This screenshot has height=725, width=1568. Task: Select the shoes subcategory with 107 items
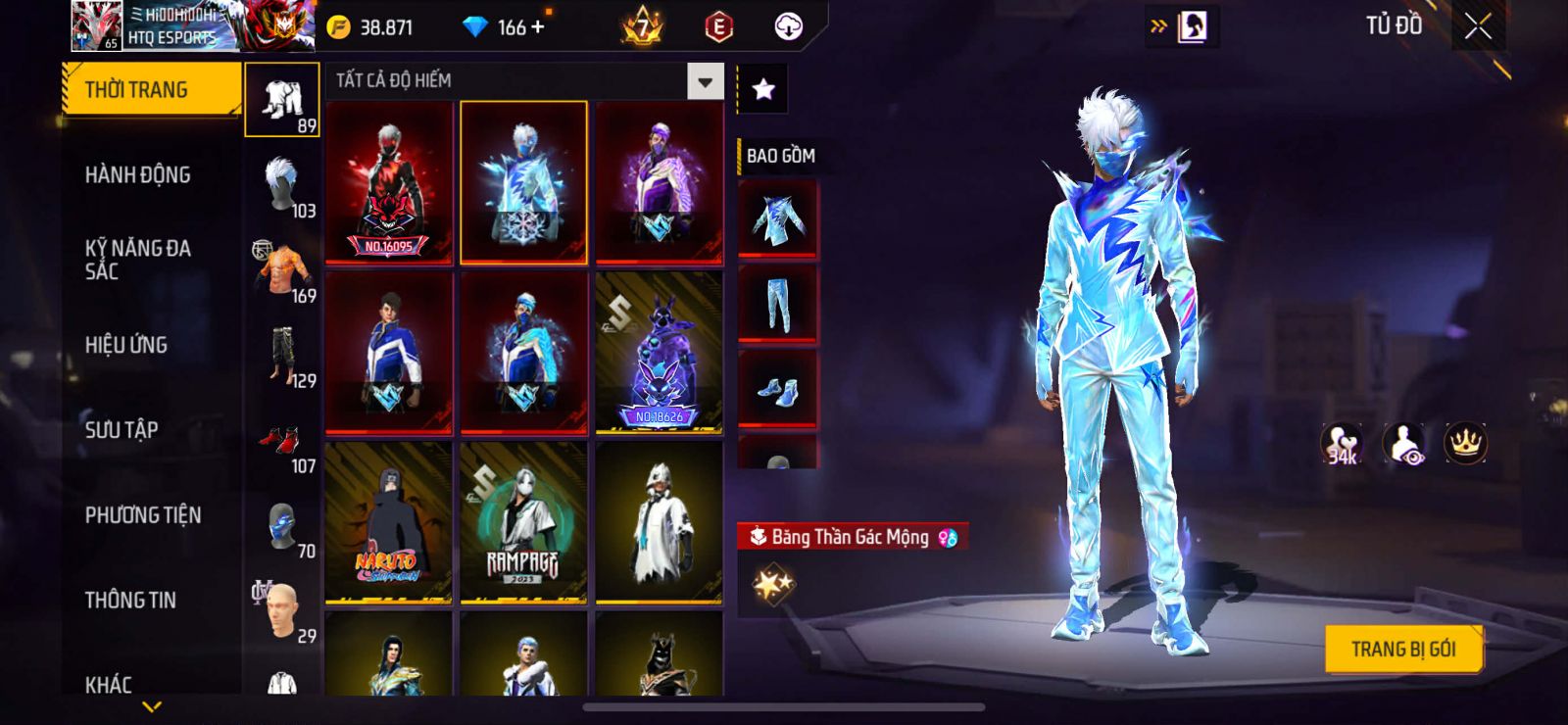(282, 446)
